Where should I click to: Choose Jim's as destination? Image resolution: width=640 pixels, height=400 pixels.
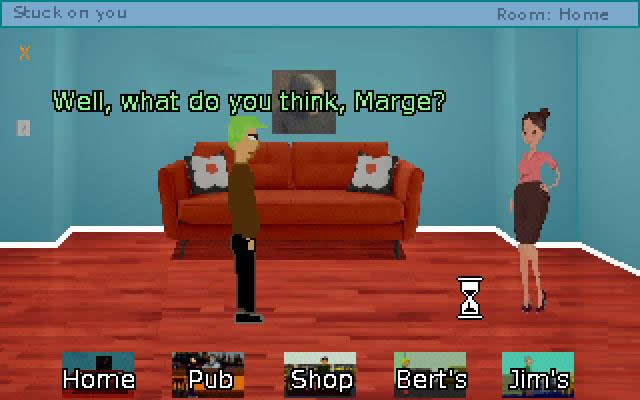click(538, 374)
